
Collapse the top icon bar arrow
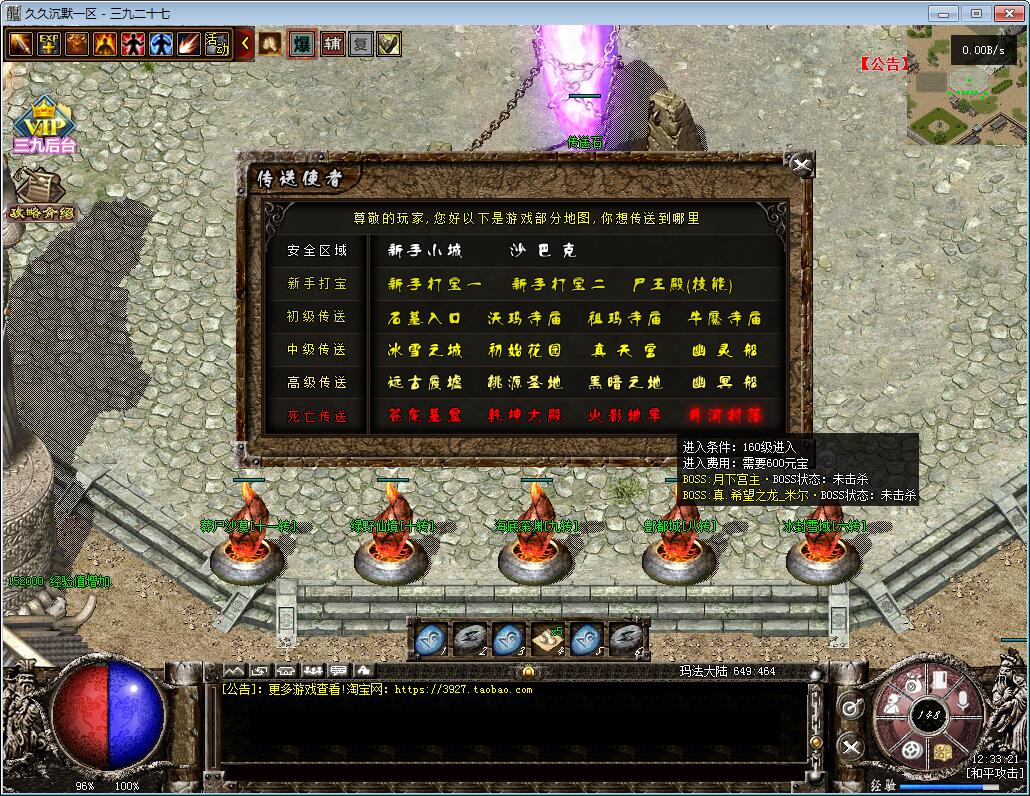246,44
